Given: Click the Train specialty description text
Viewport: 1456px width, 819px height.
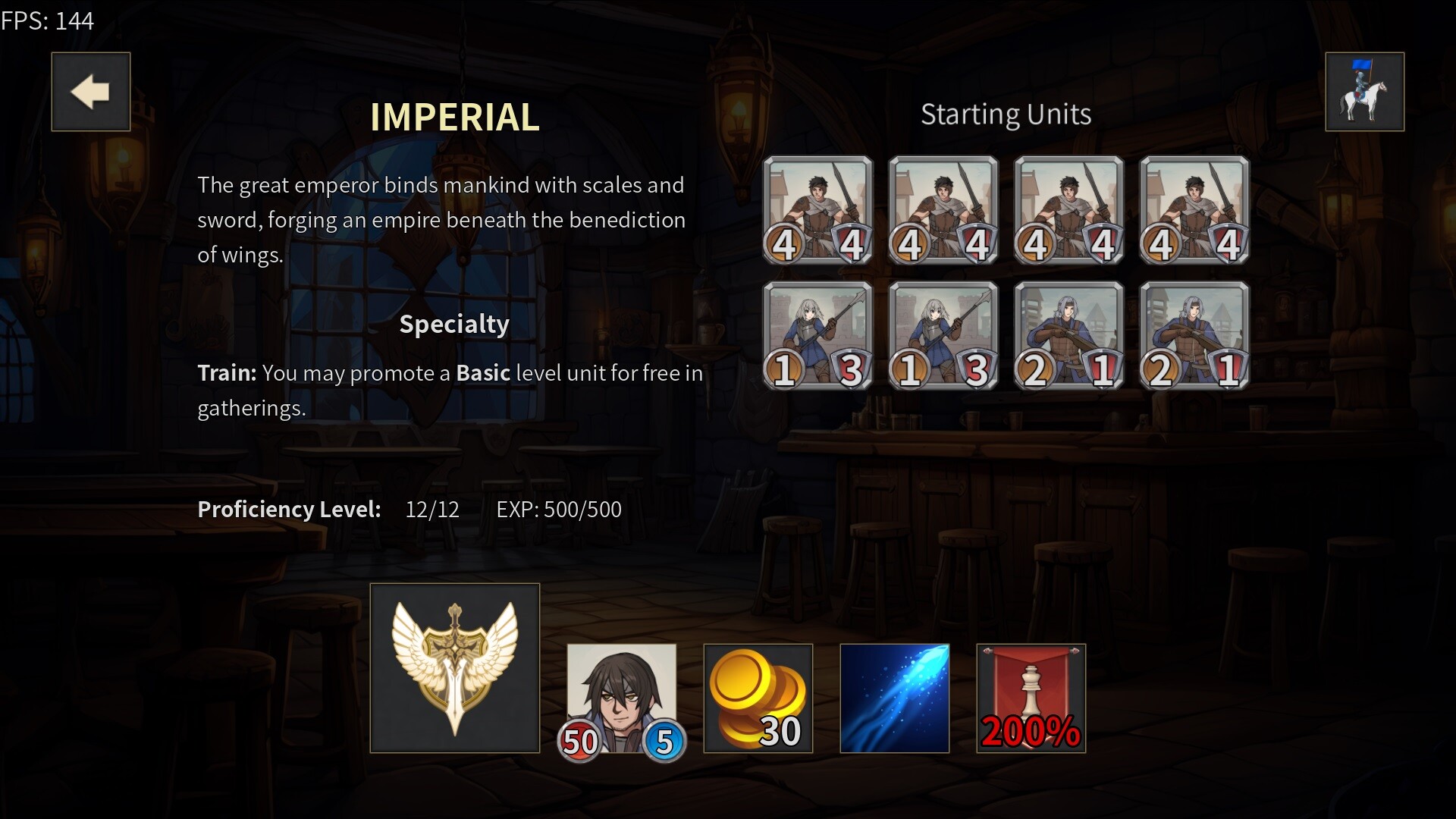Looking at the screenshot, I should tap(450, 391).
